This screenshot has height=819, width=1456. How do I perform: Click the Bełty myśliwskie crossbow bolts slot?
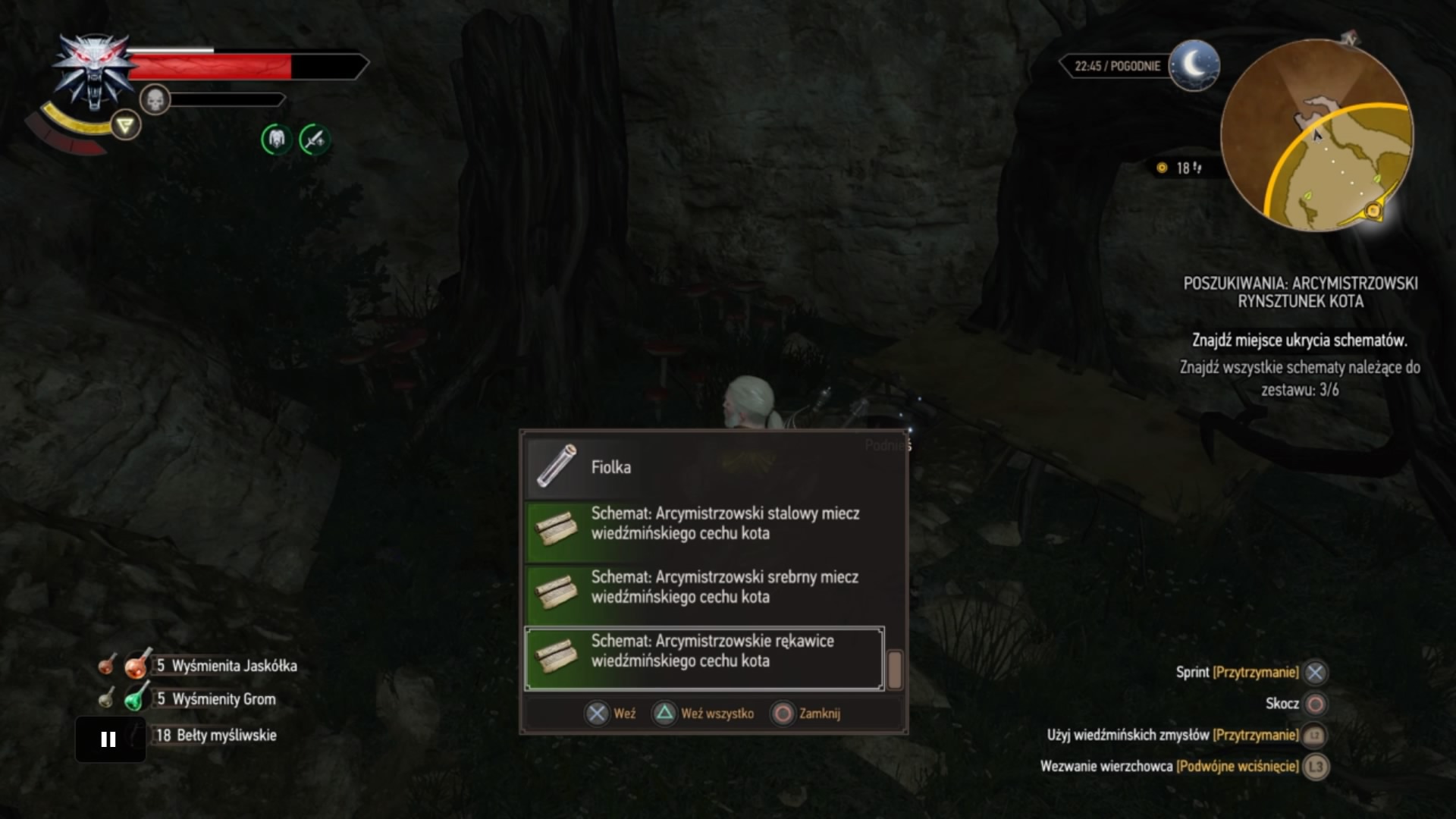(x=215, y=735)
